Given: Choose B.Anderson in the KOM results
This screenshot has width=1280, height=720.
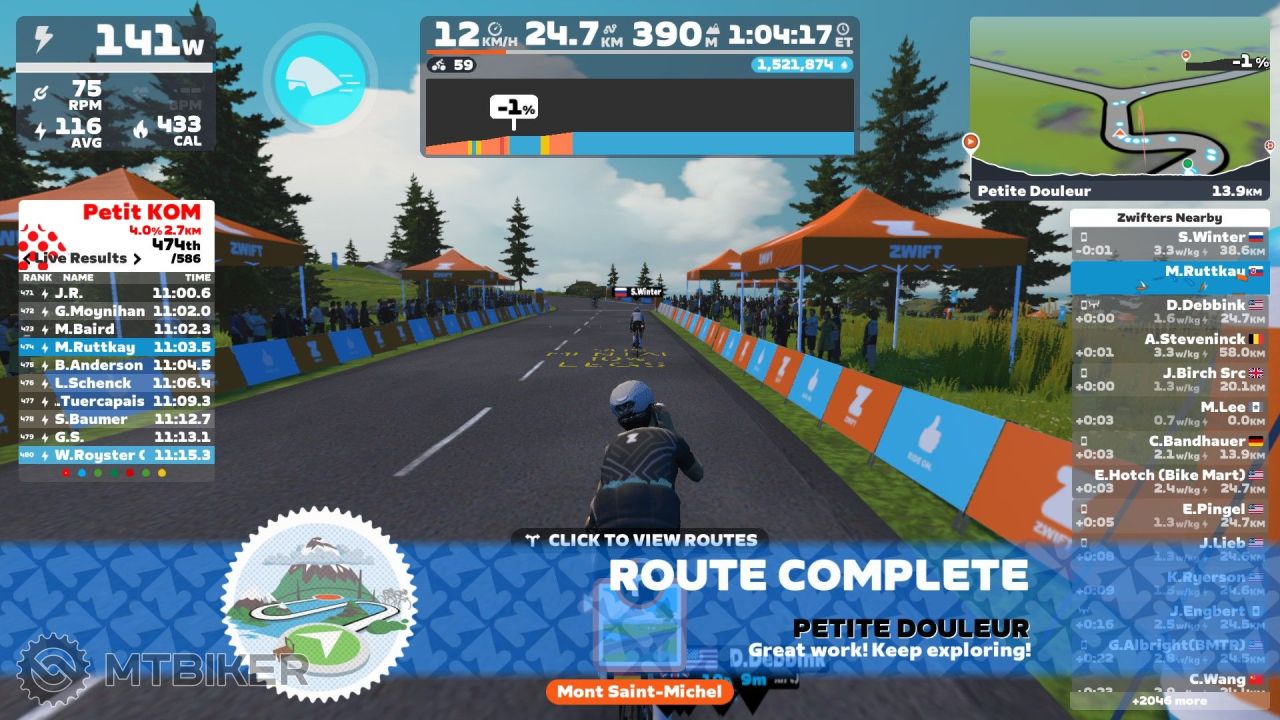Looking at the screenshot, I should click(x=116, y=365).
